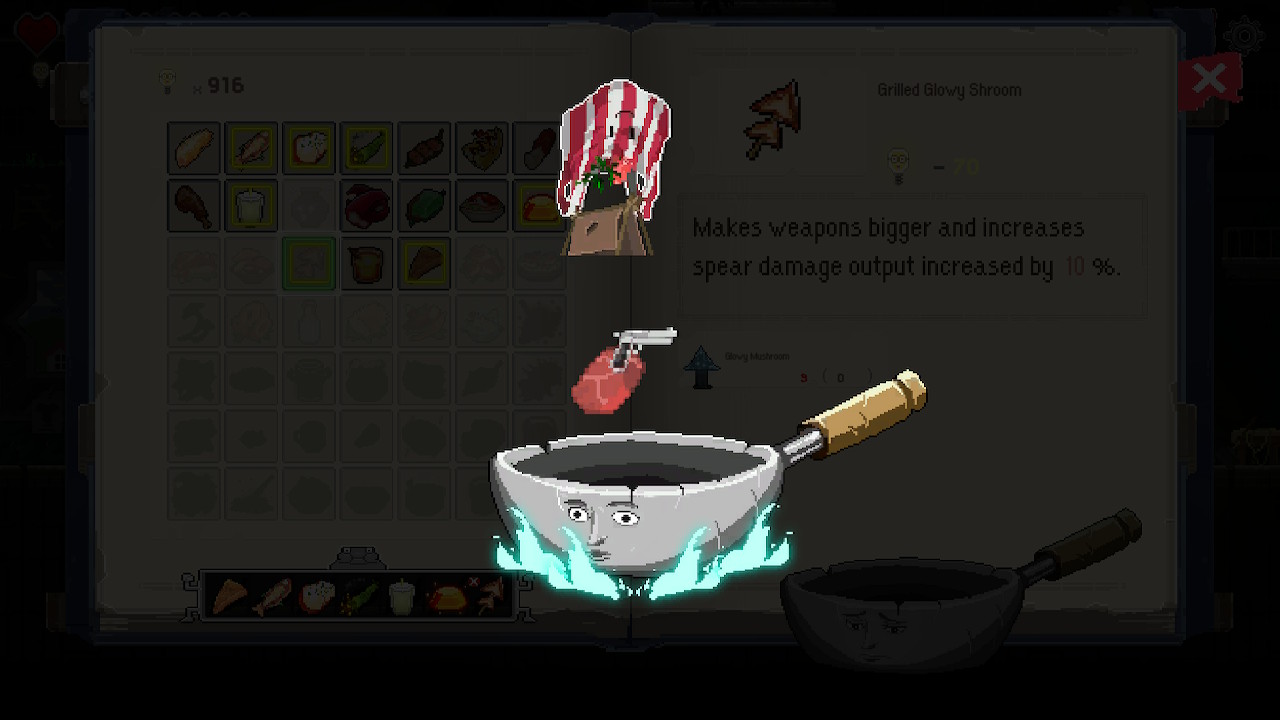The width and height of the screenshot is (1280, 720).
Task: Select the cucumber ingredient in the inventory
Action: point(366,147)
